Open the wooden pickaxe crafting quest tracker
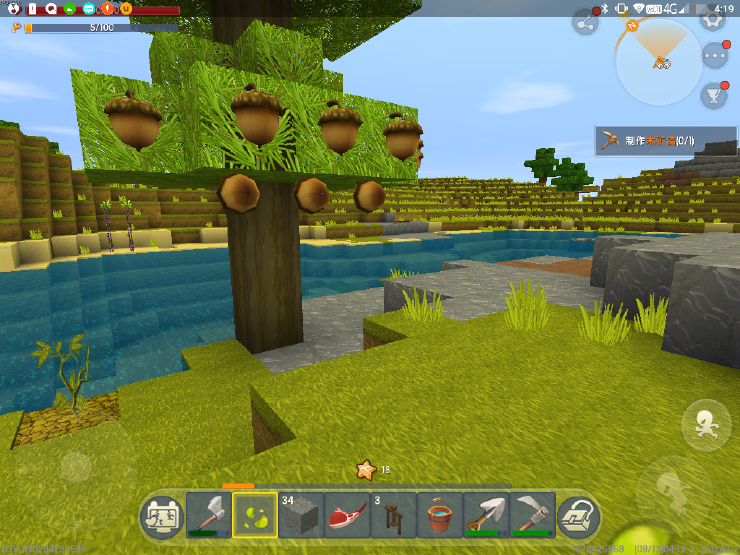 665,141
